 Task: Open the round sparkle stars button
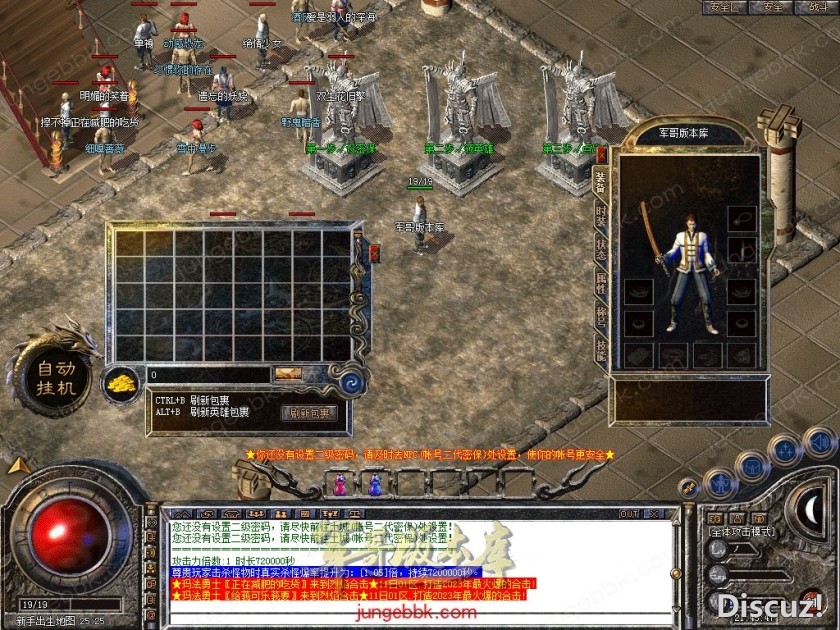click(785, 449)
